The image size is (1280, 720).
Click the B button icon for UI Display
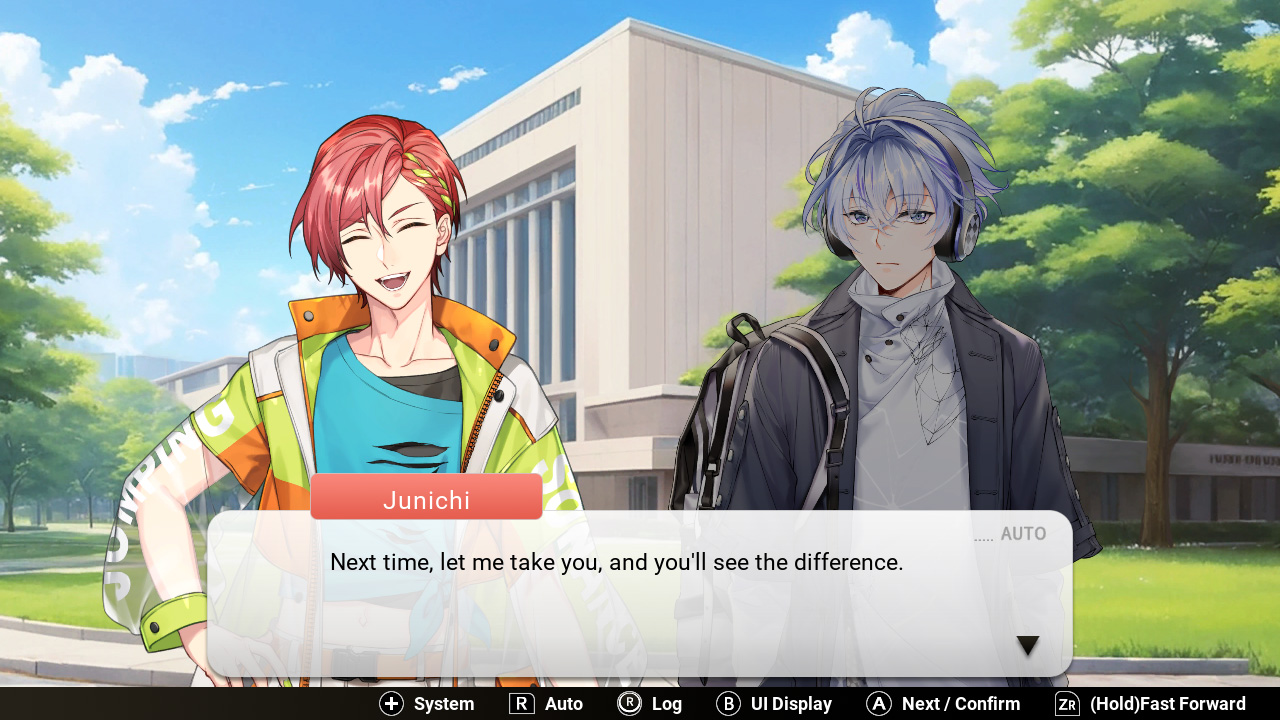(729, 704)
